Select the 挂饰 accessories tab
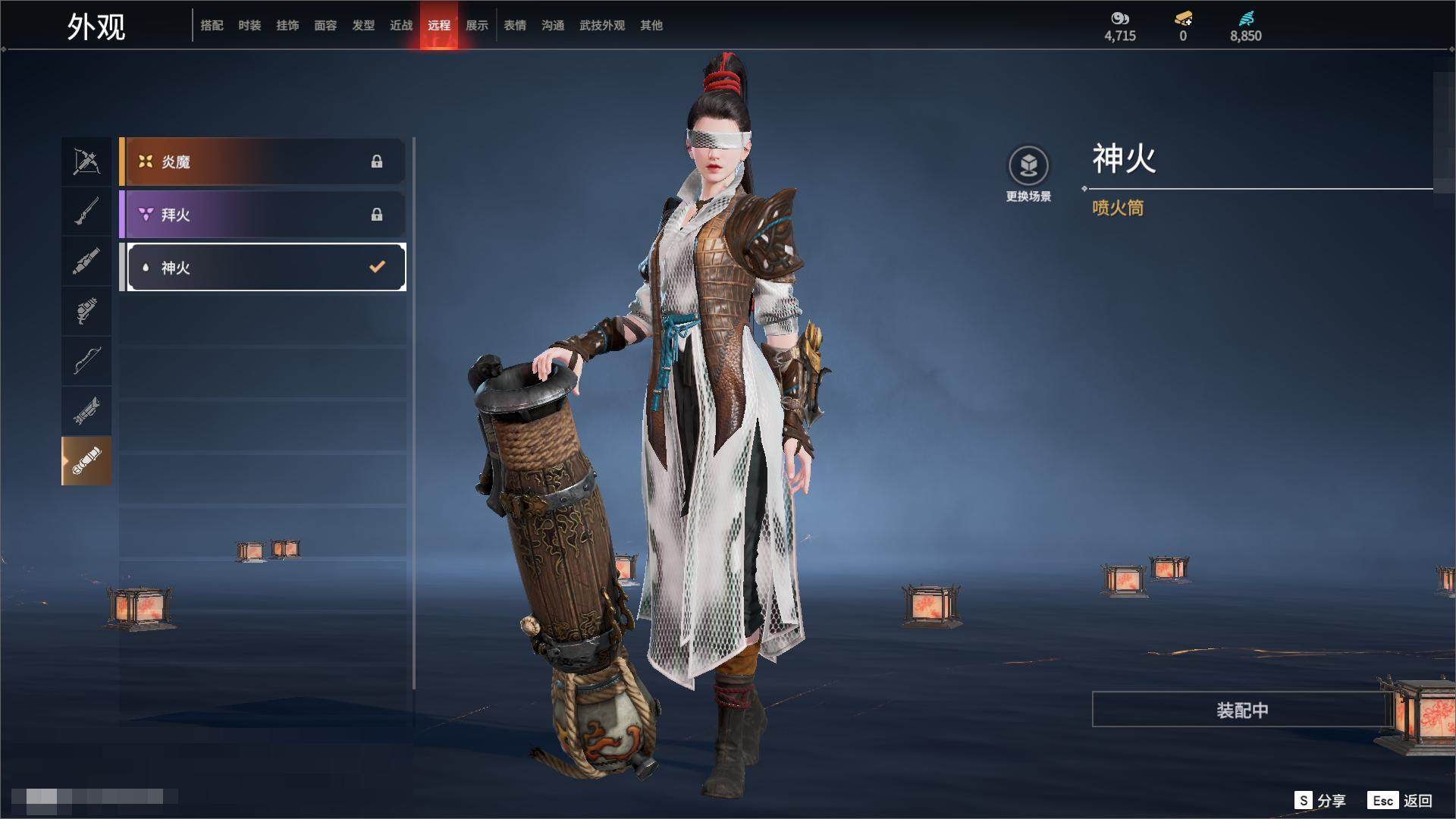 (x=287, y=25)
